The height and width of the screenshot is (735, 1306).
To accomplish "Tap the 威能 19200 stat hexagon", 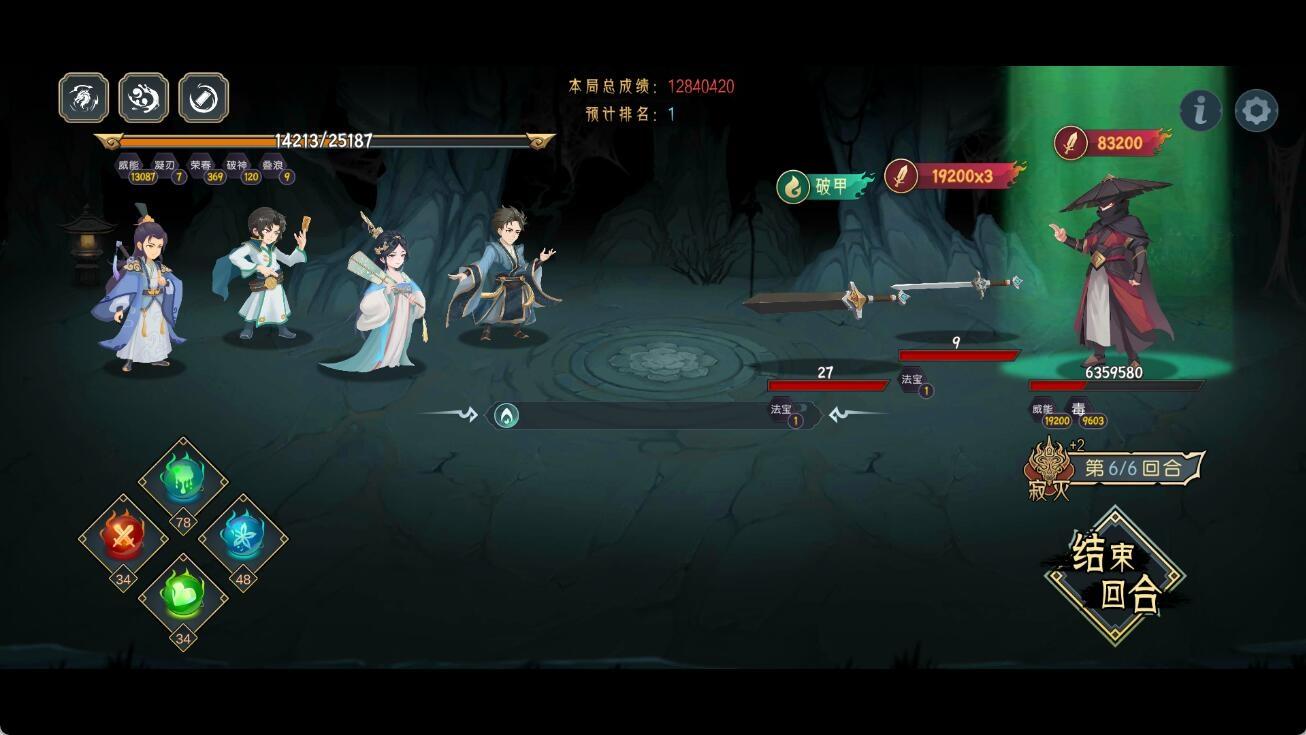I will point(1050,414).
